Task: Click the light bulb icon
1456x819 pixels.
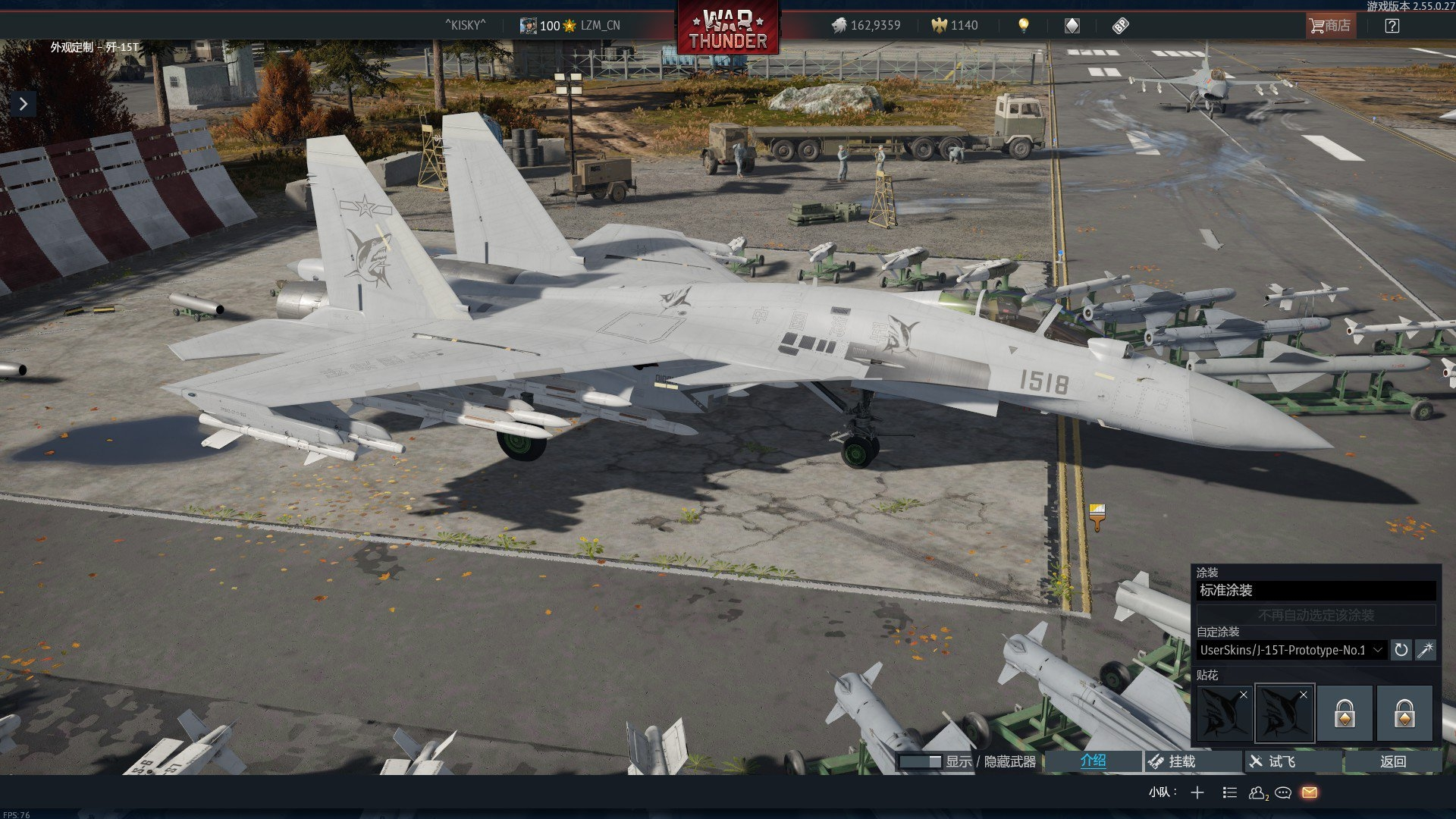Action: 1024,26
